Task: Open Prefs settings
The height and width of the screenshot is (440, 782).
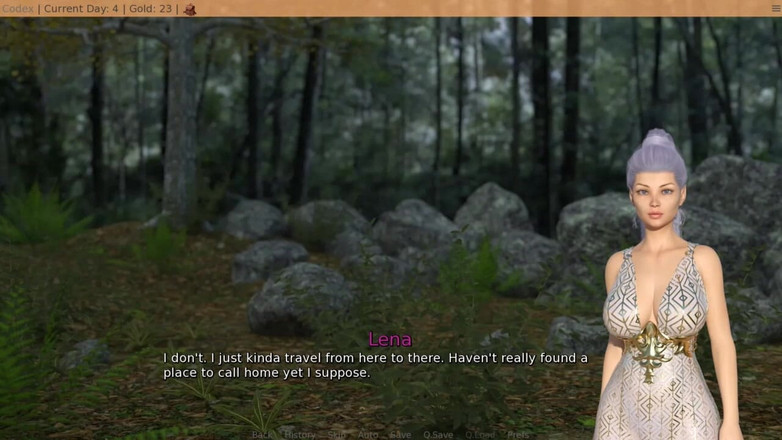Action: (x=518, y=435)
